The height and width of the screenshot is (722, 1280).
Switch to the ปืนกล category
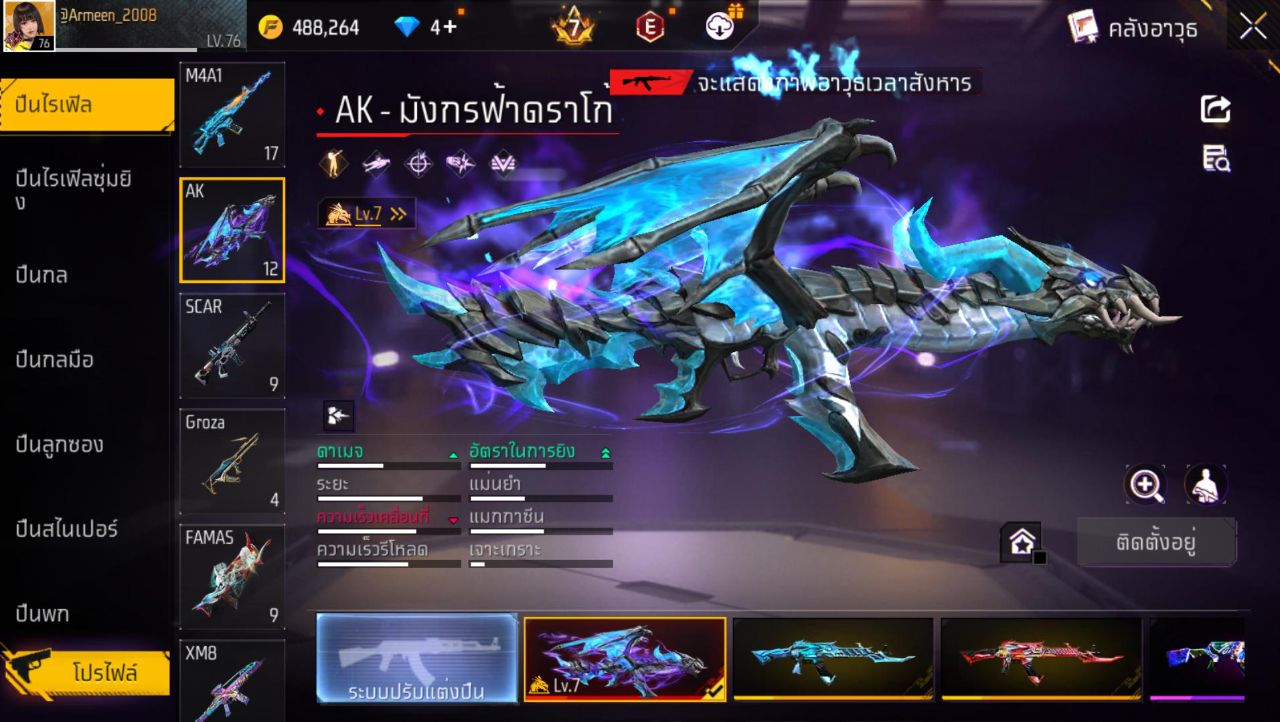point(42,275)
